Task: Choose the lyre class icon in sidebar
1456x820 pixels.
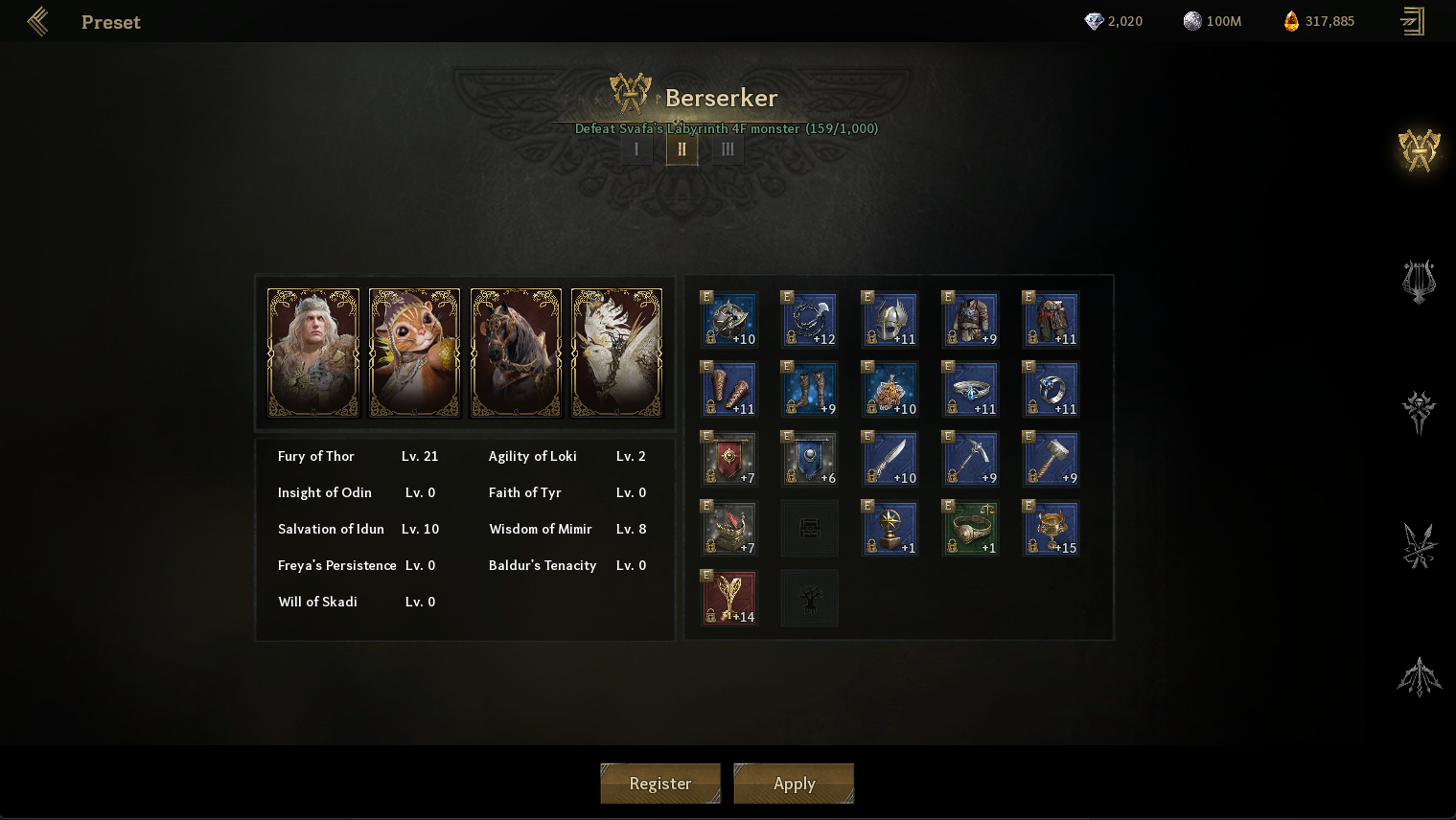Action: coord(1419,282)
